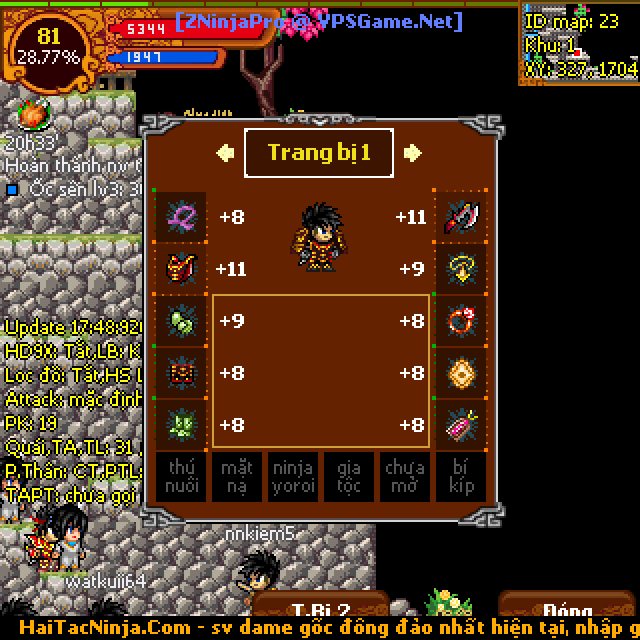
Task: Open the 'ninja yoroi' slot
Action: click(x=293, y=477)
